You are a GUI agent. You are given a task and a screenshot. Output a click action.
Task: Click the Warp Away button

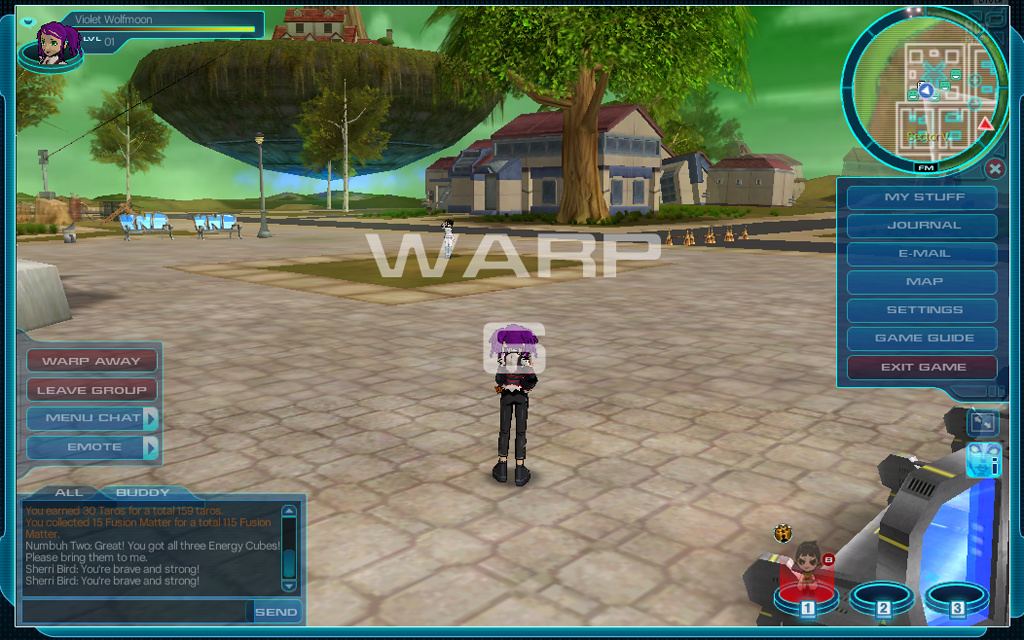click(x=91, y=361)
